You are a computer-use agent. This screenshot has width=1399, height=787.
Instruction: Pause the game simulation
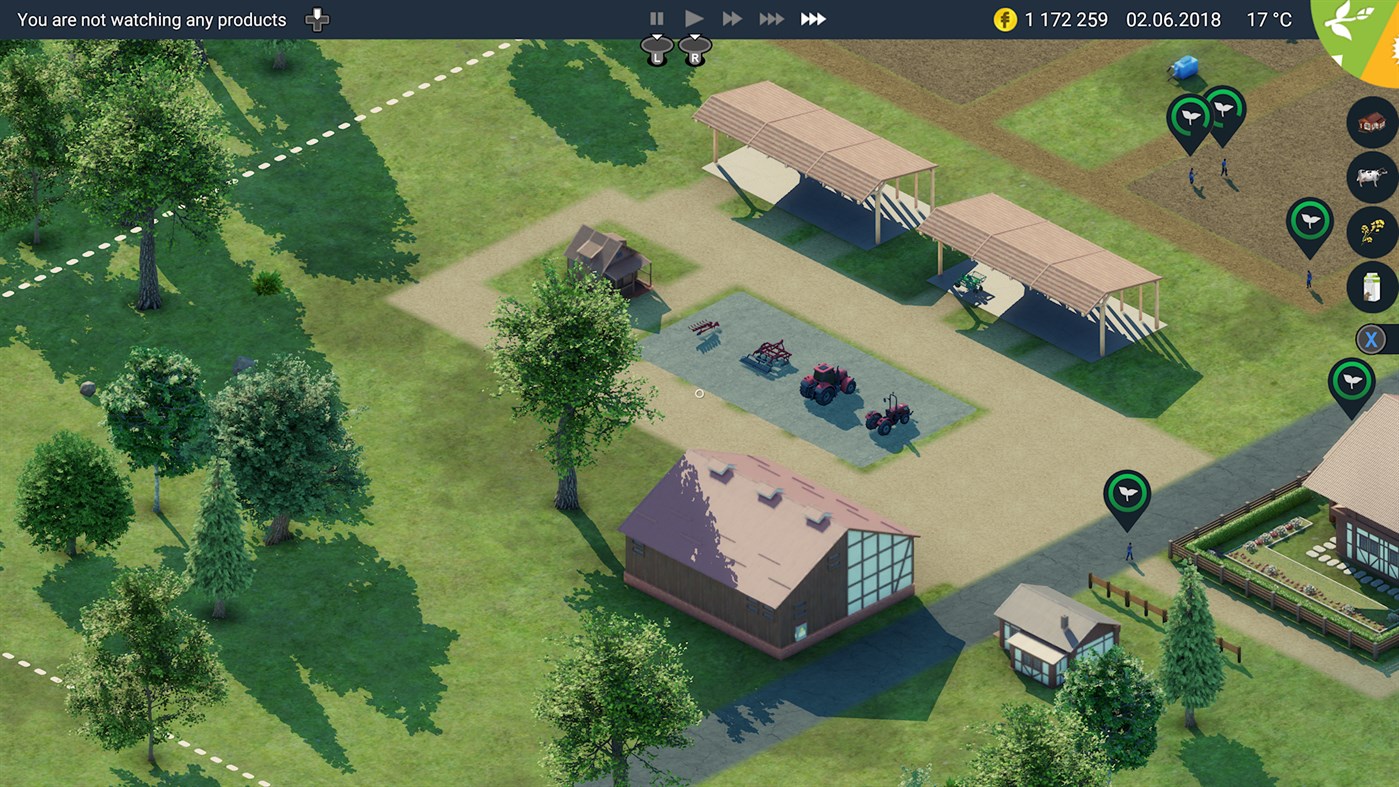tap(657, 17)
